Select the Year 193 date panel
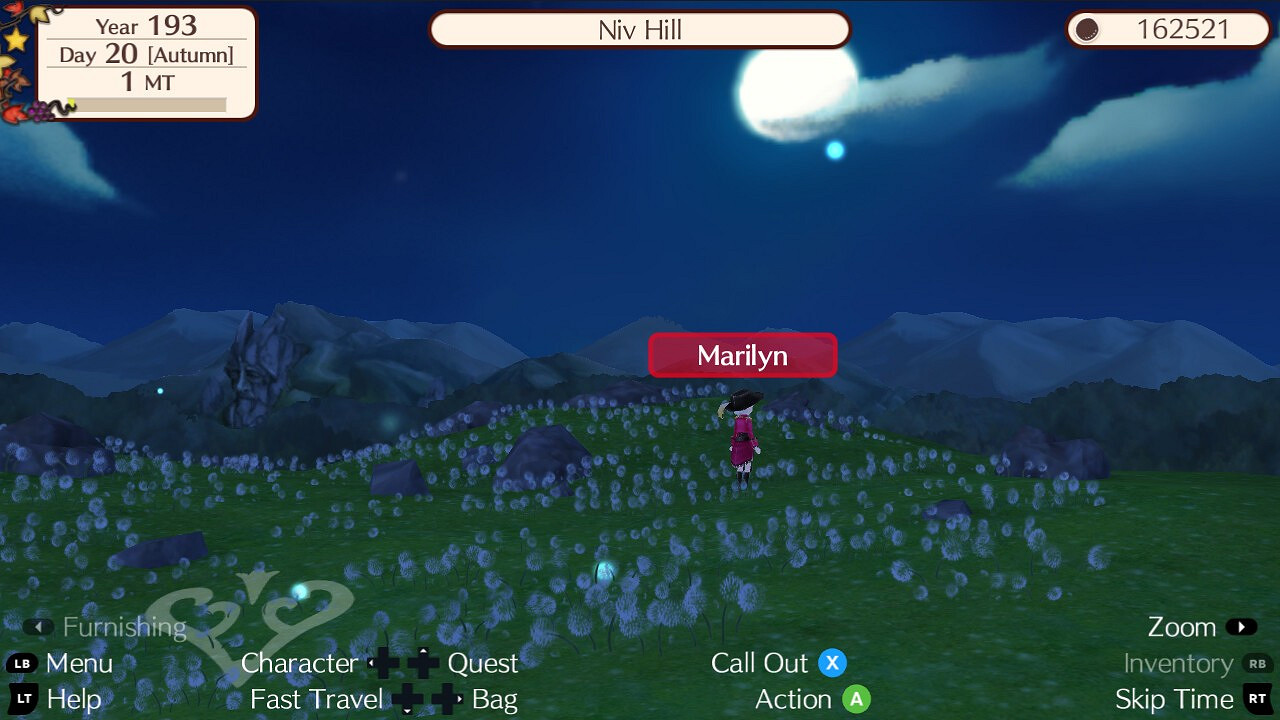1280x720 pixels. (x=145, y=26)
